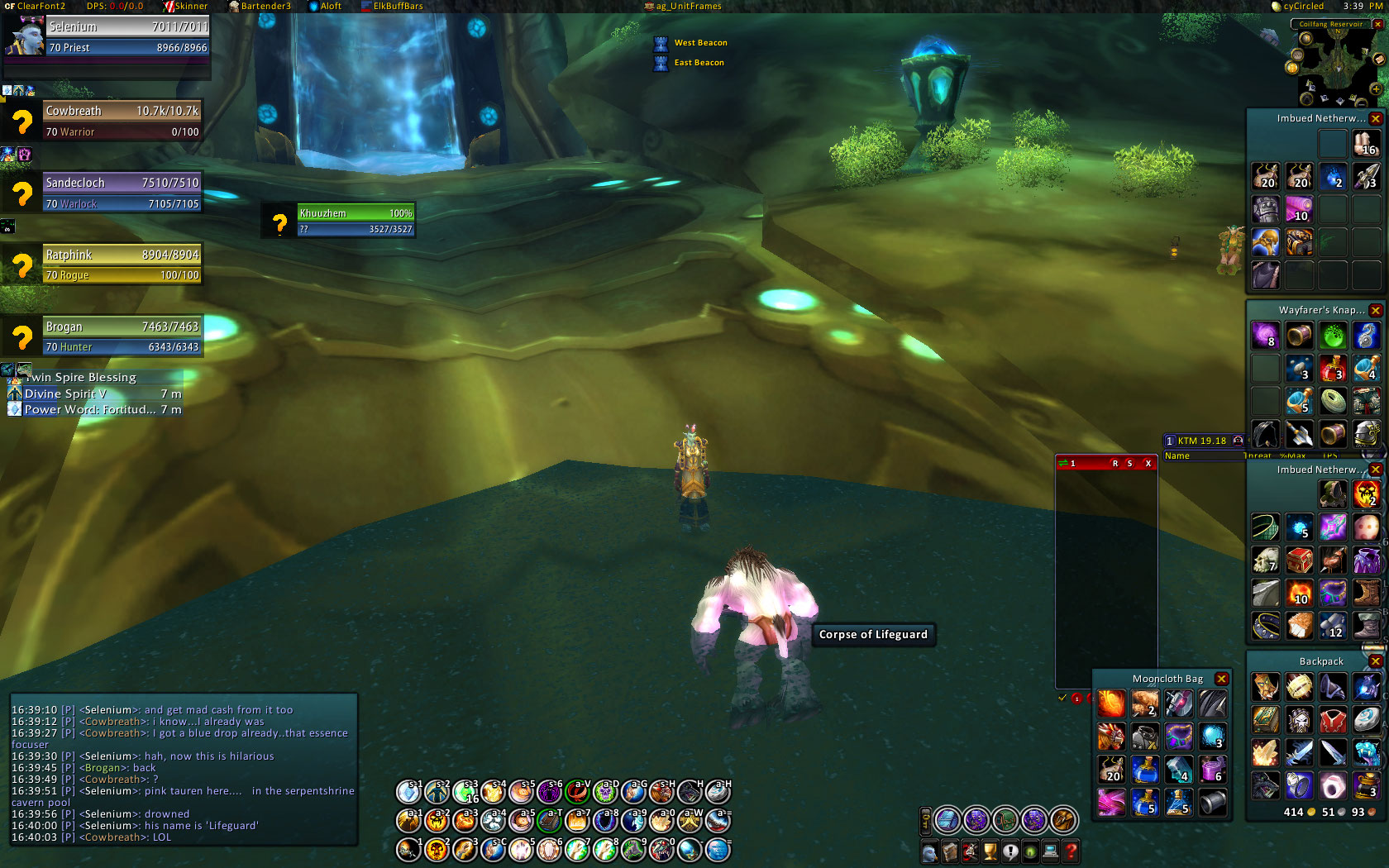The image size is (1389, 868).
Task: Close the Mooncloth Bag window
Action: pos(1221,679)
